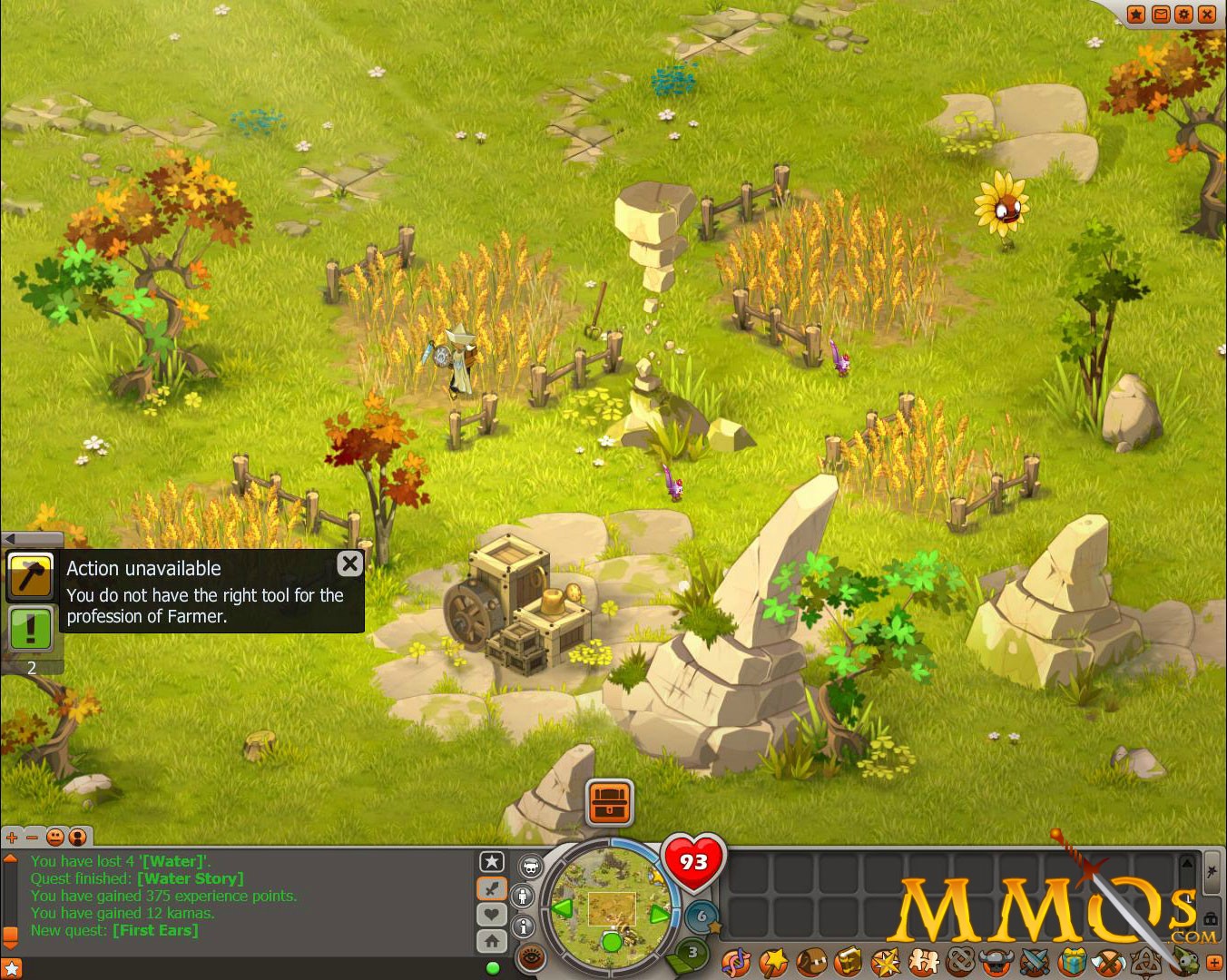Toggle the eye view icon under the minimap buttons
1227x980 pixels.
531,955
